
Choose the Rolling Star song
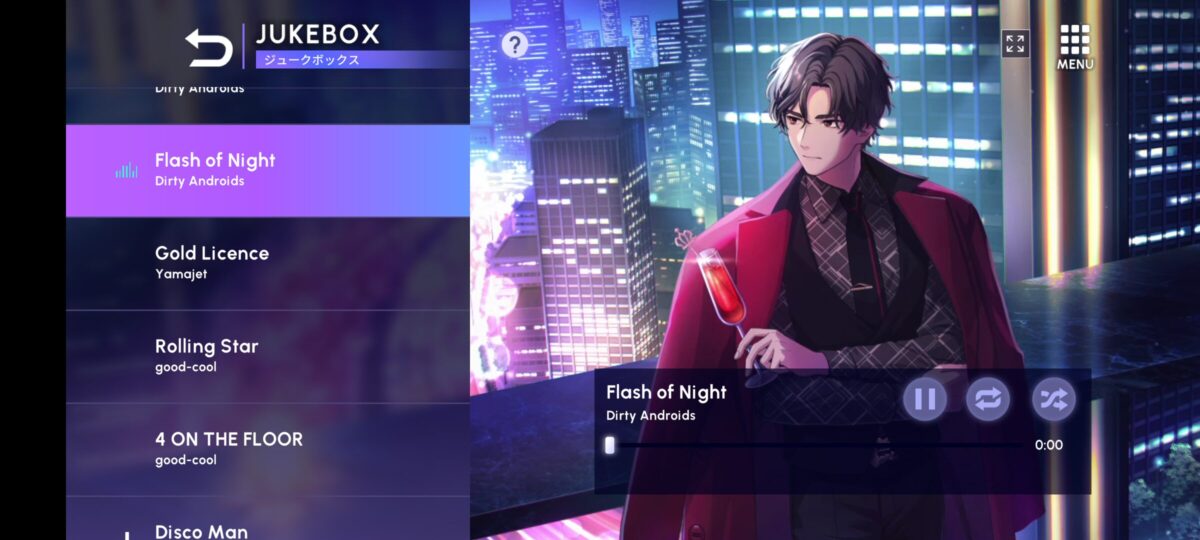coord(267,356)
